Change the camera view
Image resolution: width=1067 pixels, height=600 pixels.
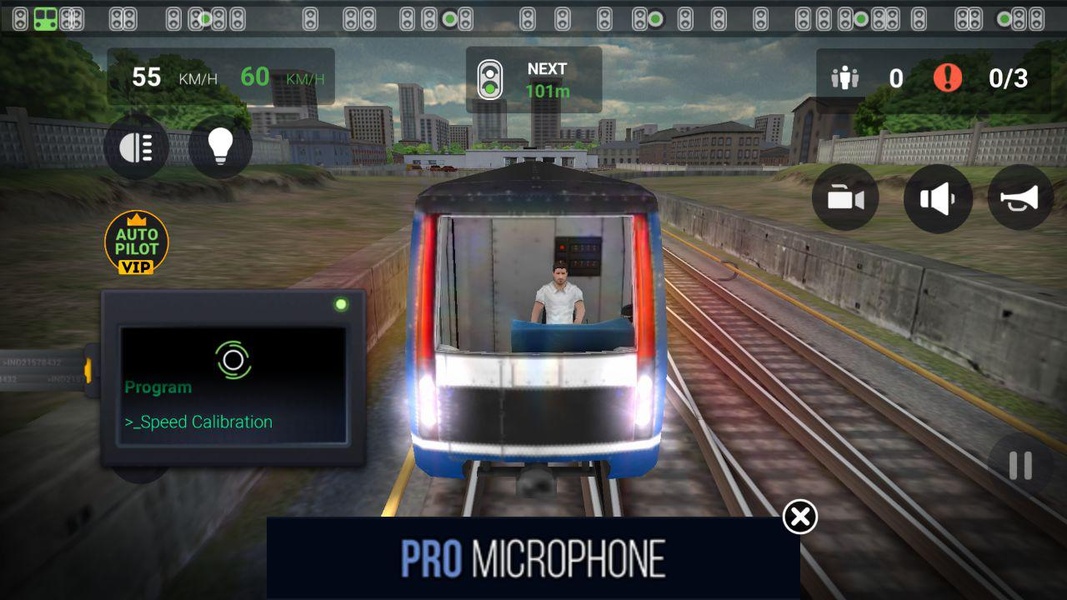(x=845, y=198)
